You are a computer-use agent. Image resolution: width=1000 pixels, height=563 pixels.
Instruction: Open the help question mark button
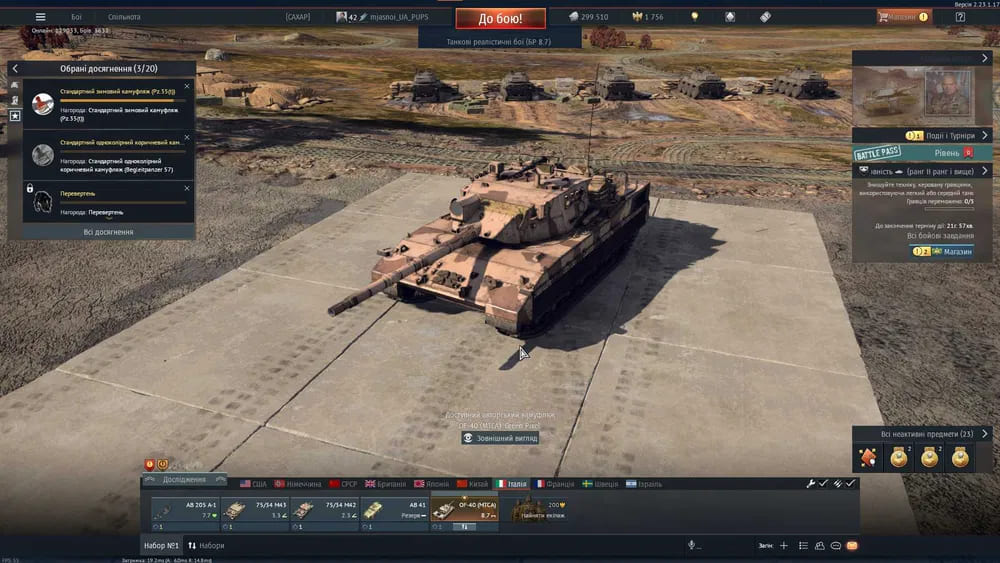tap(959, 17)
